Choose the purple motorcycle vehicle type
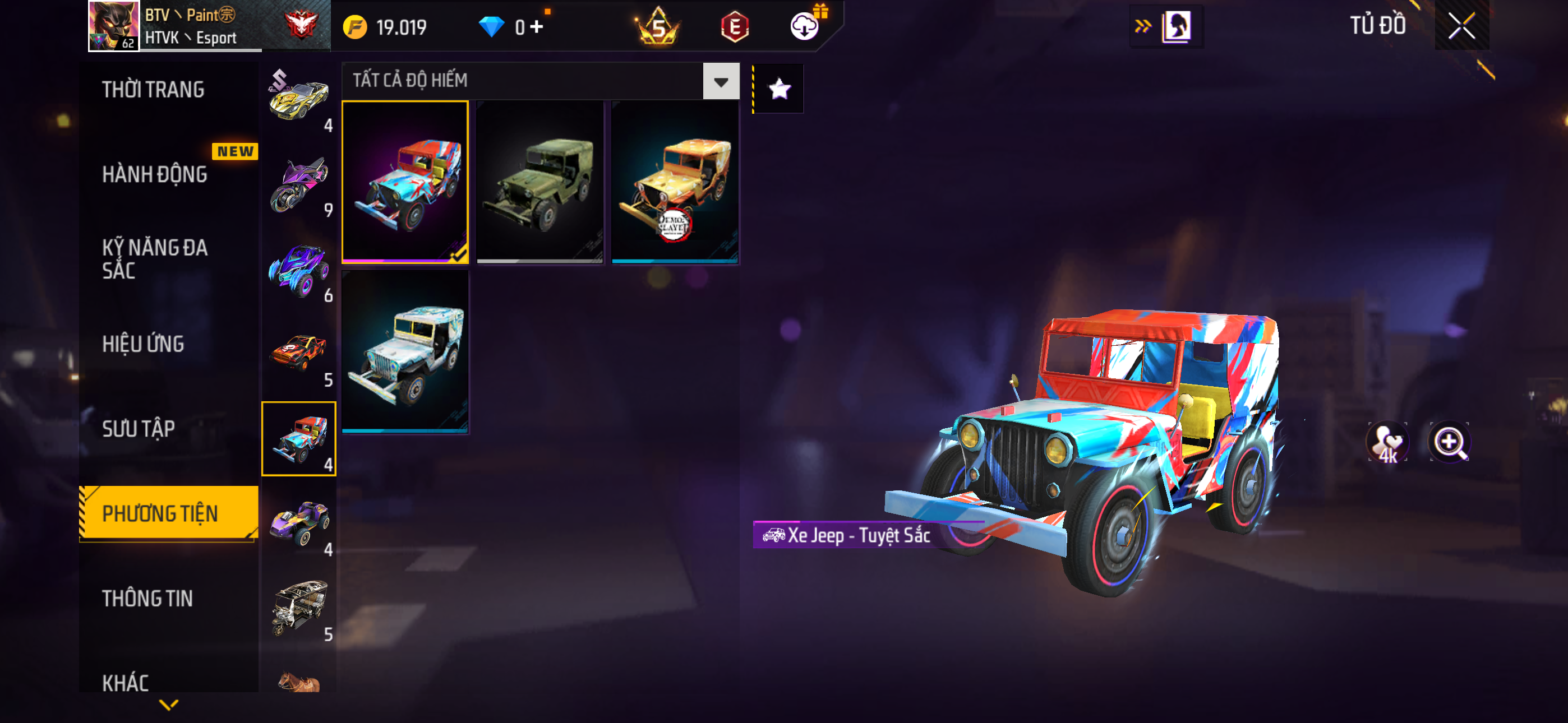The width and height of the screenshot is (1568, 723). [299, 184]
